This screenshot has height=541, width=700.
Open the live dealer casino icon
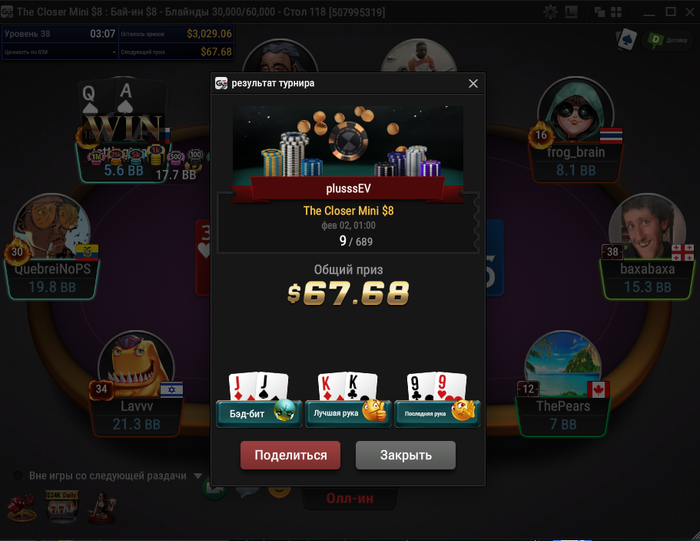(x=101, y=509)
